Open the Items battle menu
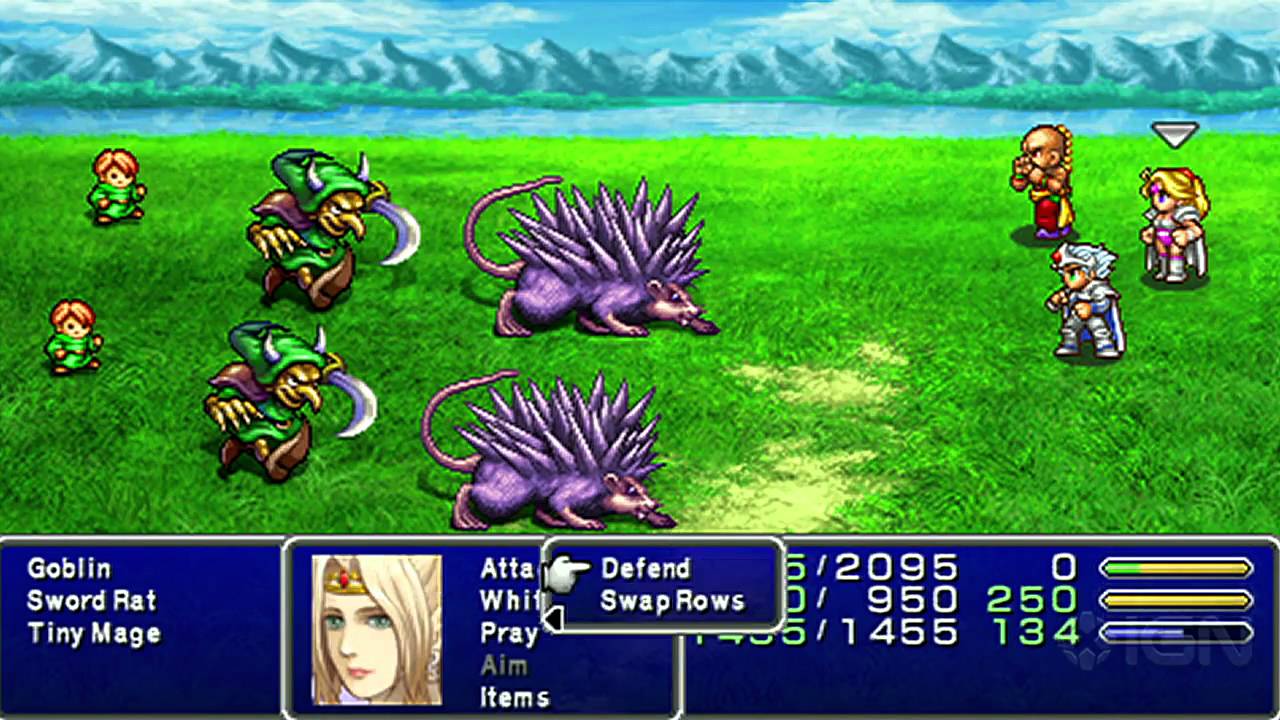The height and width of the screenshot is (720, 1280). 514,697
